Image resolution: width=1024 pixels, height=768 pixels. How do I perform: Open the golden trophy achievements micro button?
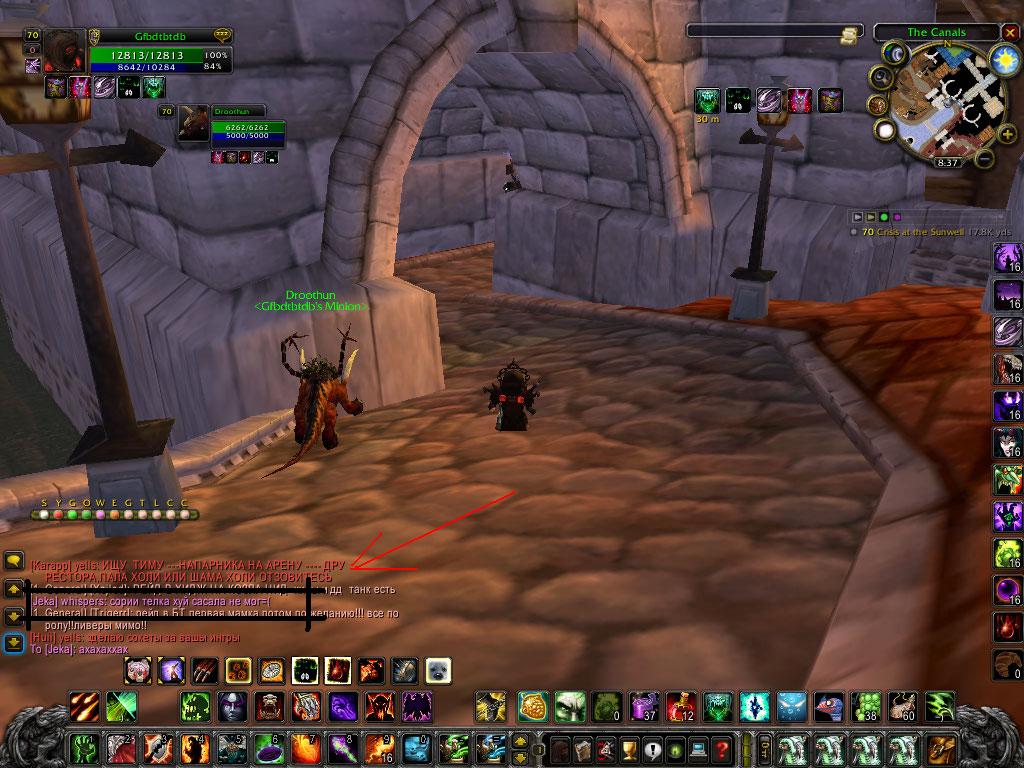click(x=629, y=748)
